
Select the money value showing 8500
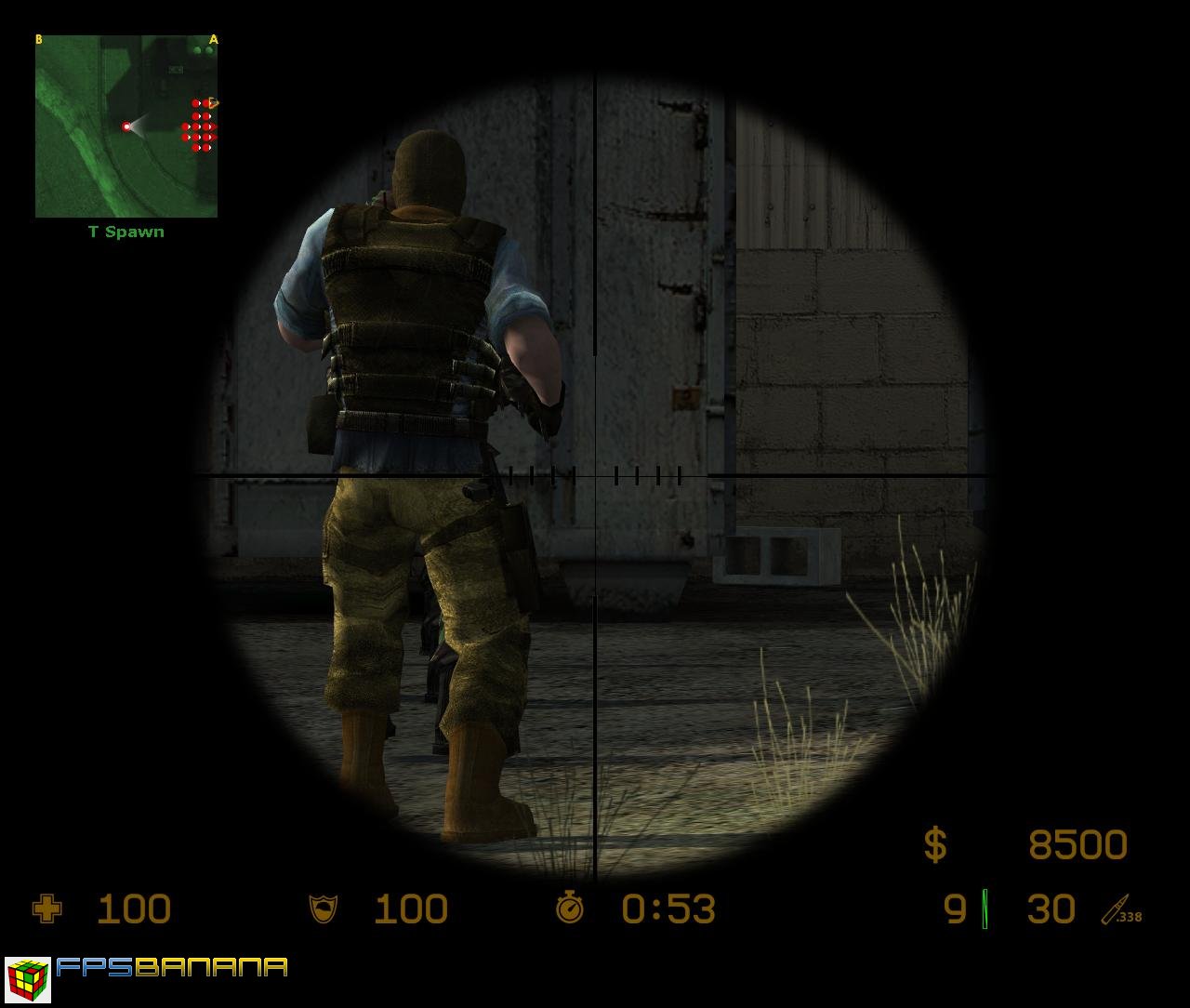1078,844
